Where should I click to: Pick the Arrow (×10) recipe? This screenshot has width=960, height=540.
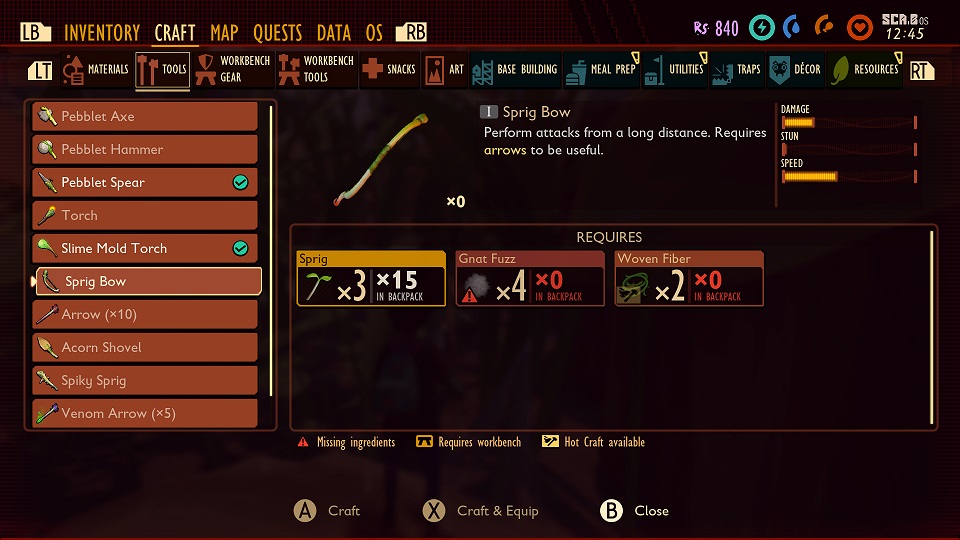[x=145, y=314]
